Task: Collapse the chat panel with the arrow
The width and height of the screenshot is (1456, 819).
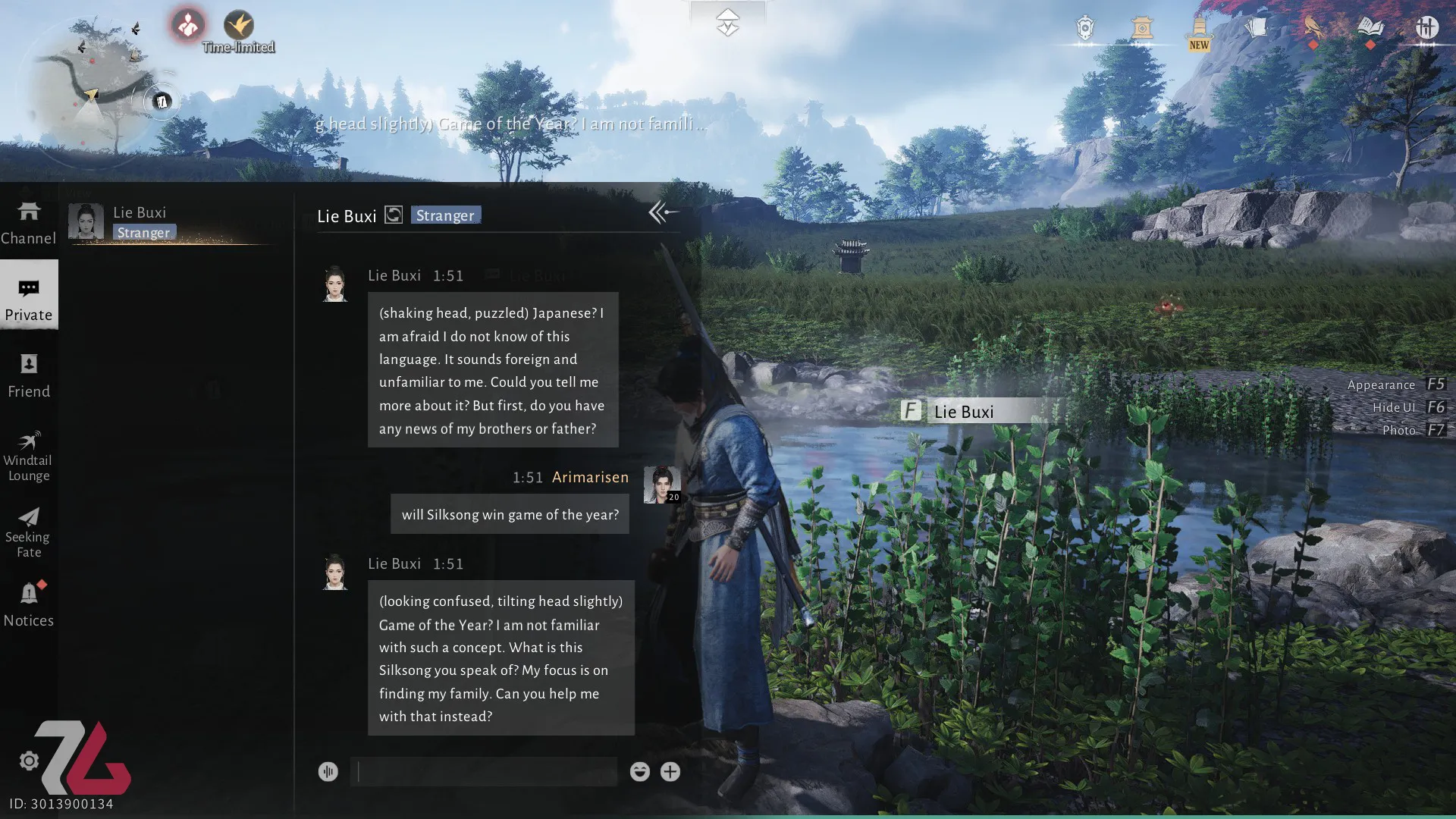Action: (662, 213)
